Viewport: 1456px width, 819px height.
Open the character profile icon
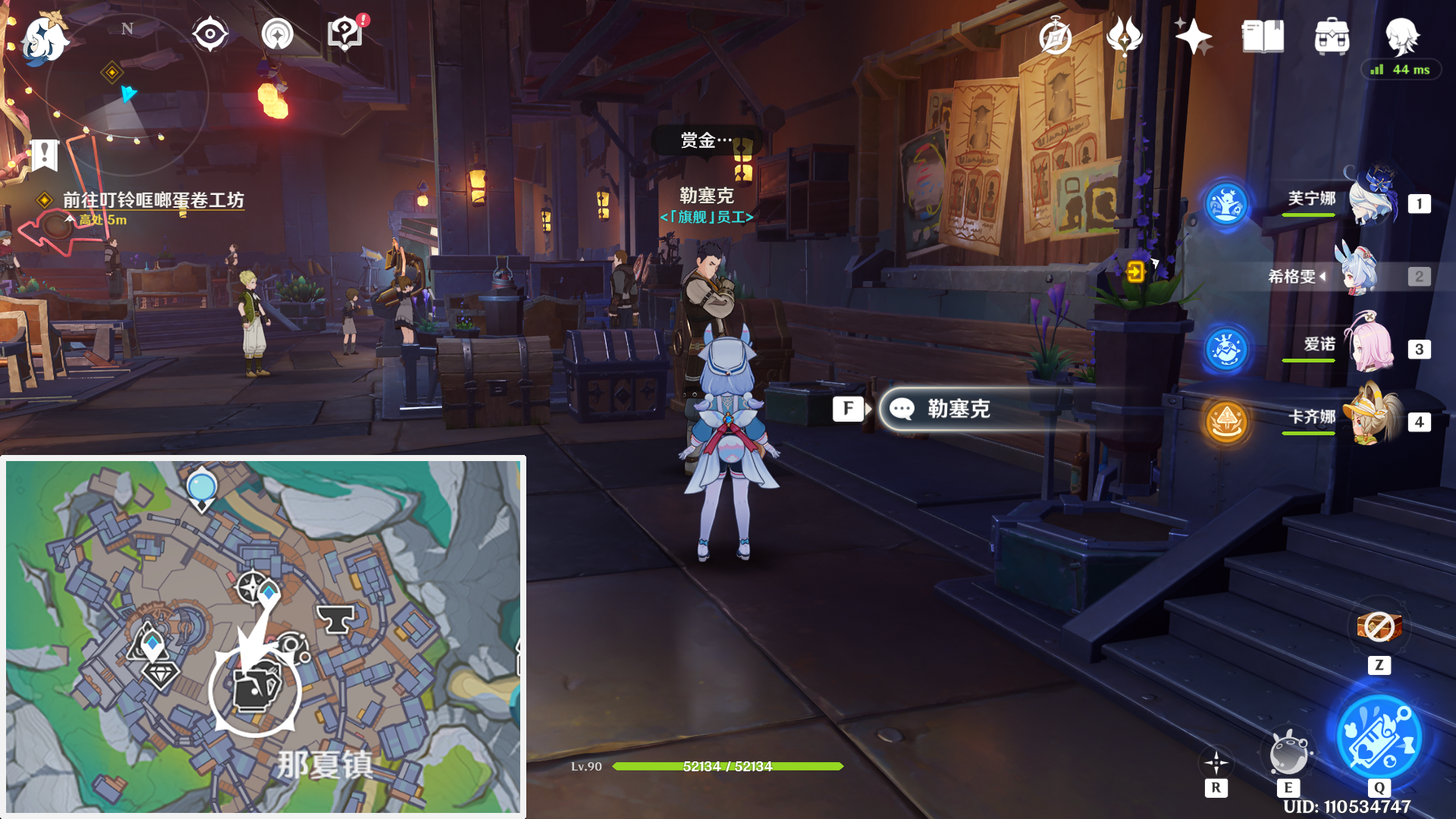[1401, 36]
